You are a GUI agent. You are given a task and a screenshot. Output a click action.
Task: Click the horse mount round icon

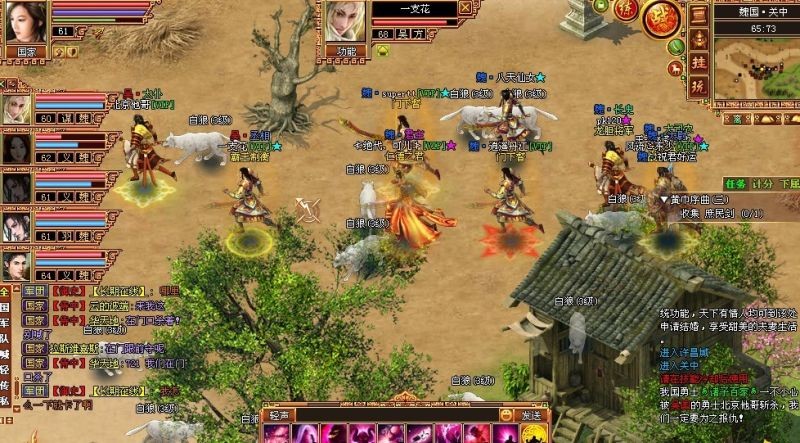point(673,67)
